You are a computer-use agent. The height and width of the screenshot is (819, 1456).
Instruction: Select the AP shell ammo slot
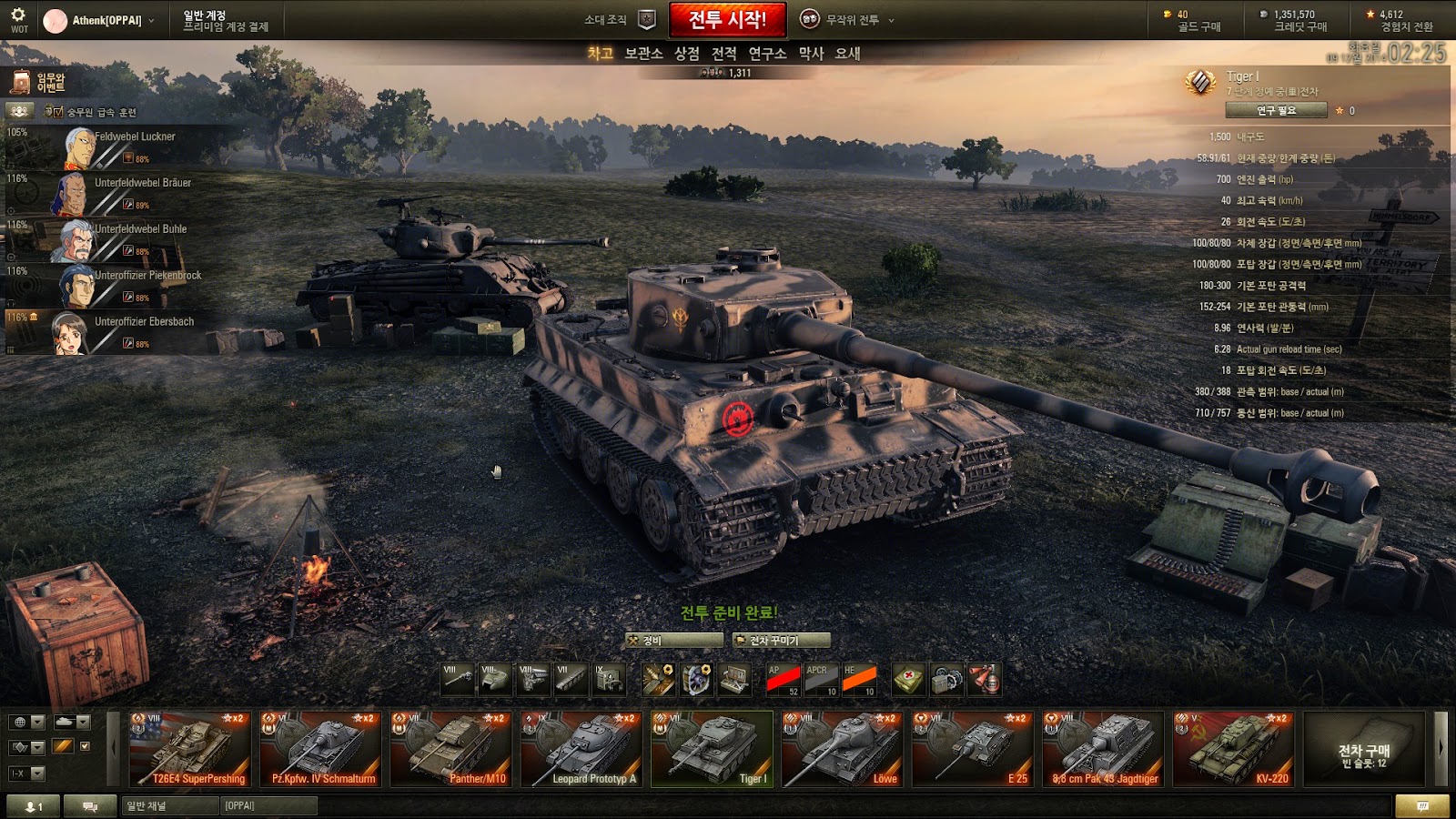click(783, 680)
